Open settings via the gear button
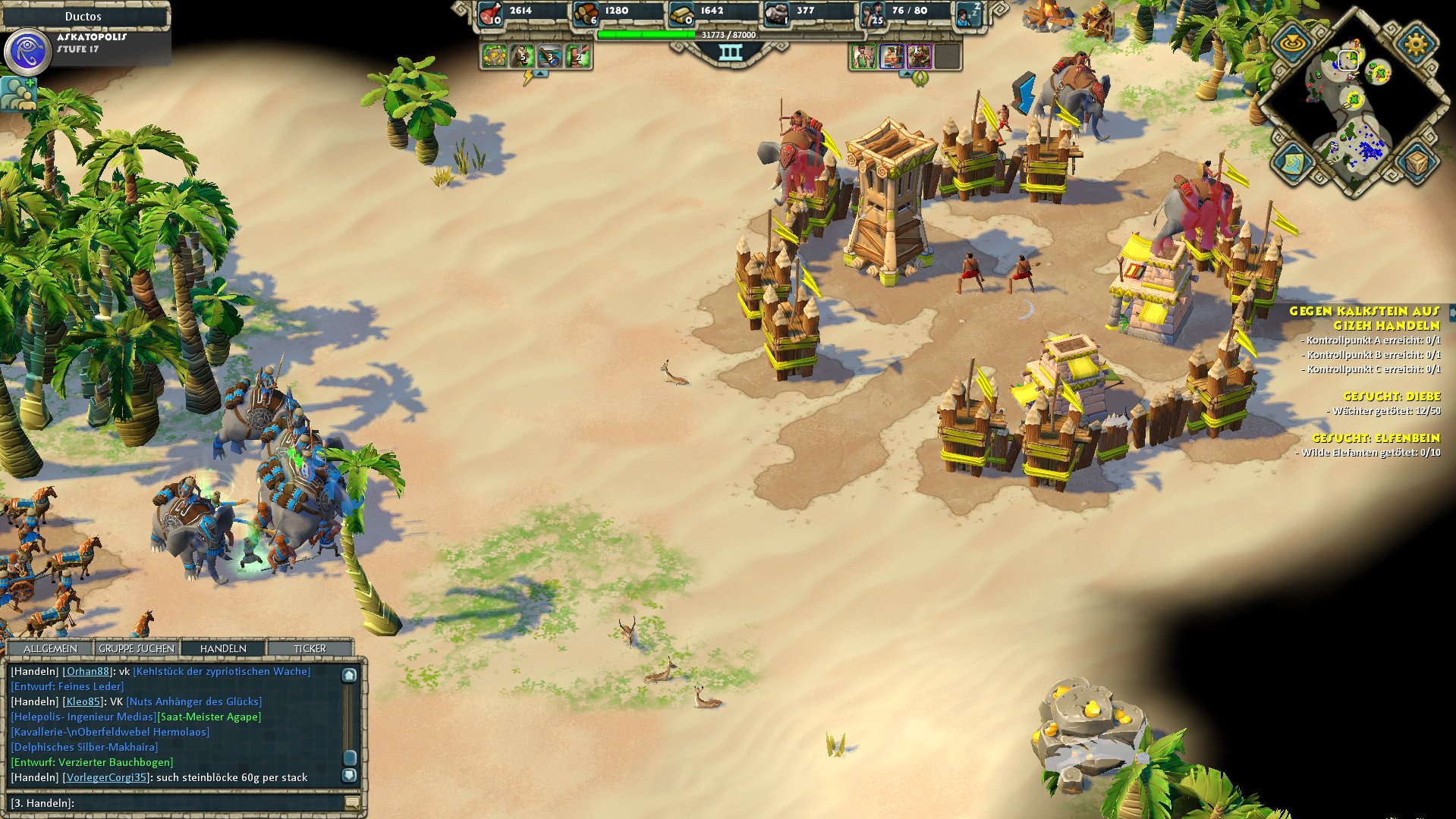The height and width of the screenshot is (819, 1456). [x=1416, y=43]
